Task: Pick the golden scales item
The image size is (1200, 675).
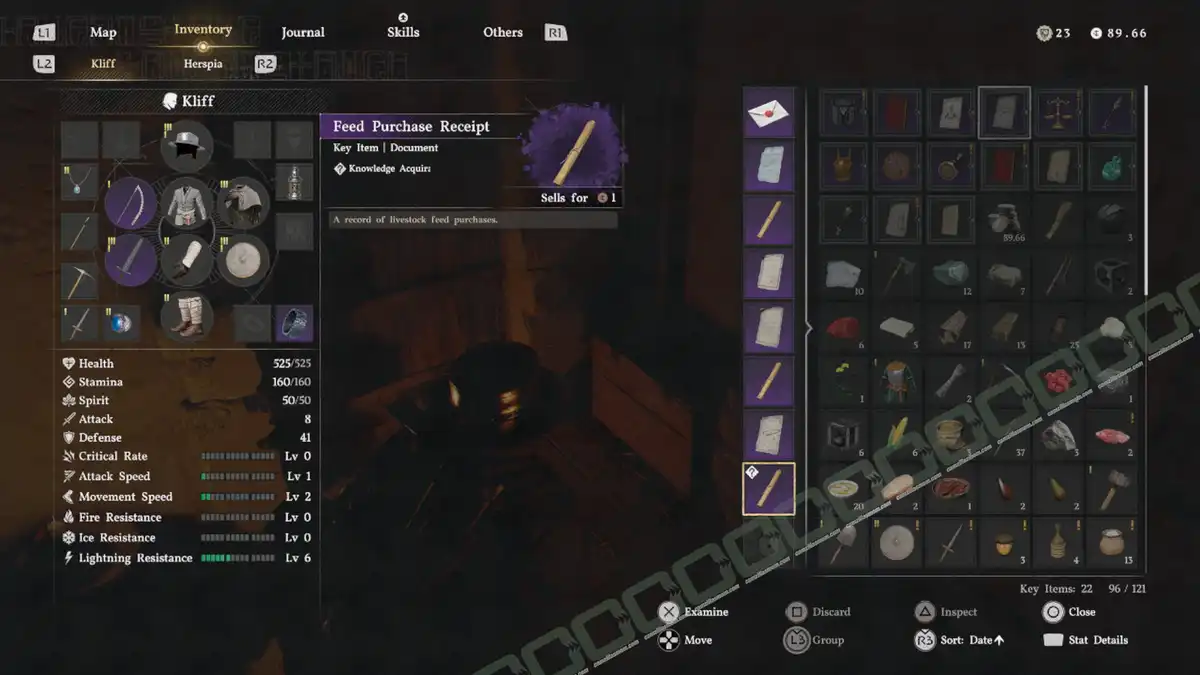Action: pyautogui.click(x=1058, y=112)
